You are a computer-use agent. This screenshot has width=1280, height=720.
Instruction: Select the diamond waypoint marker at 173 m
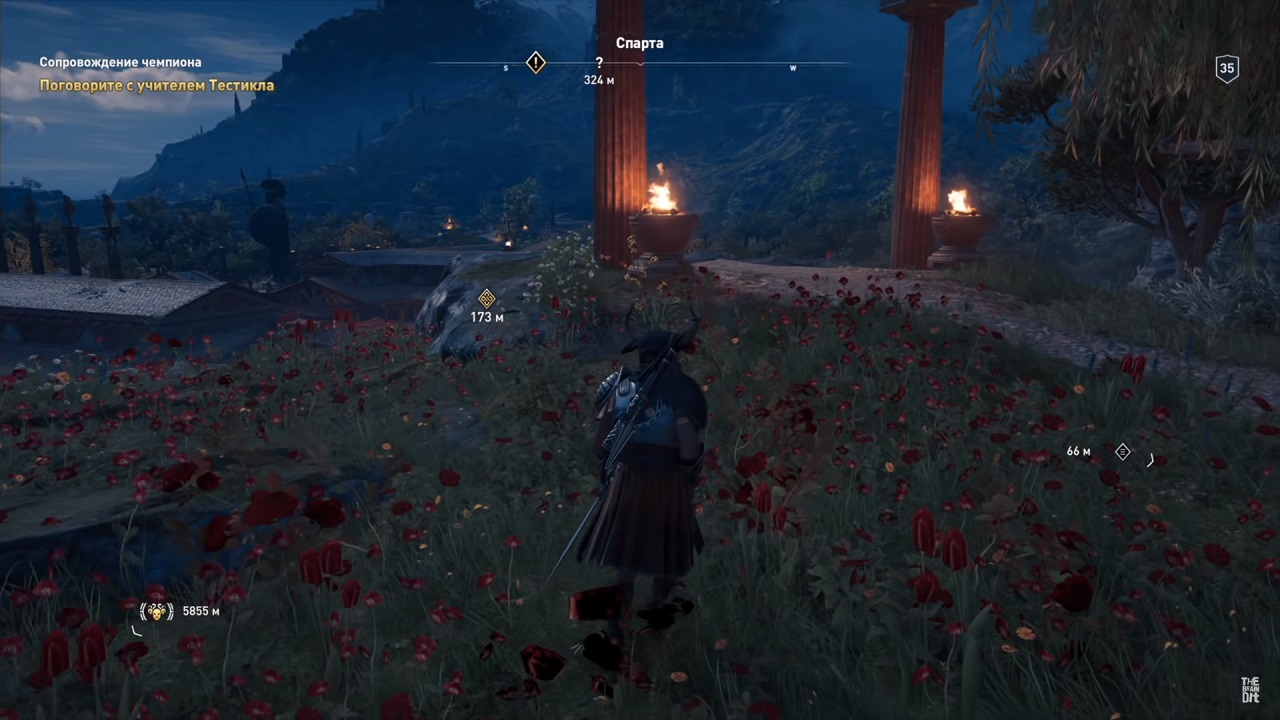click(487, 298)
